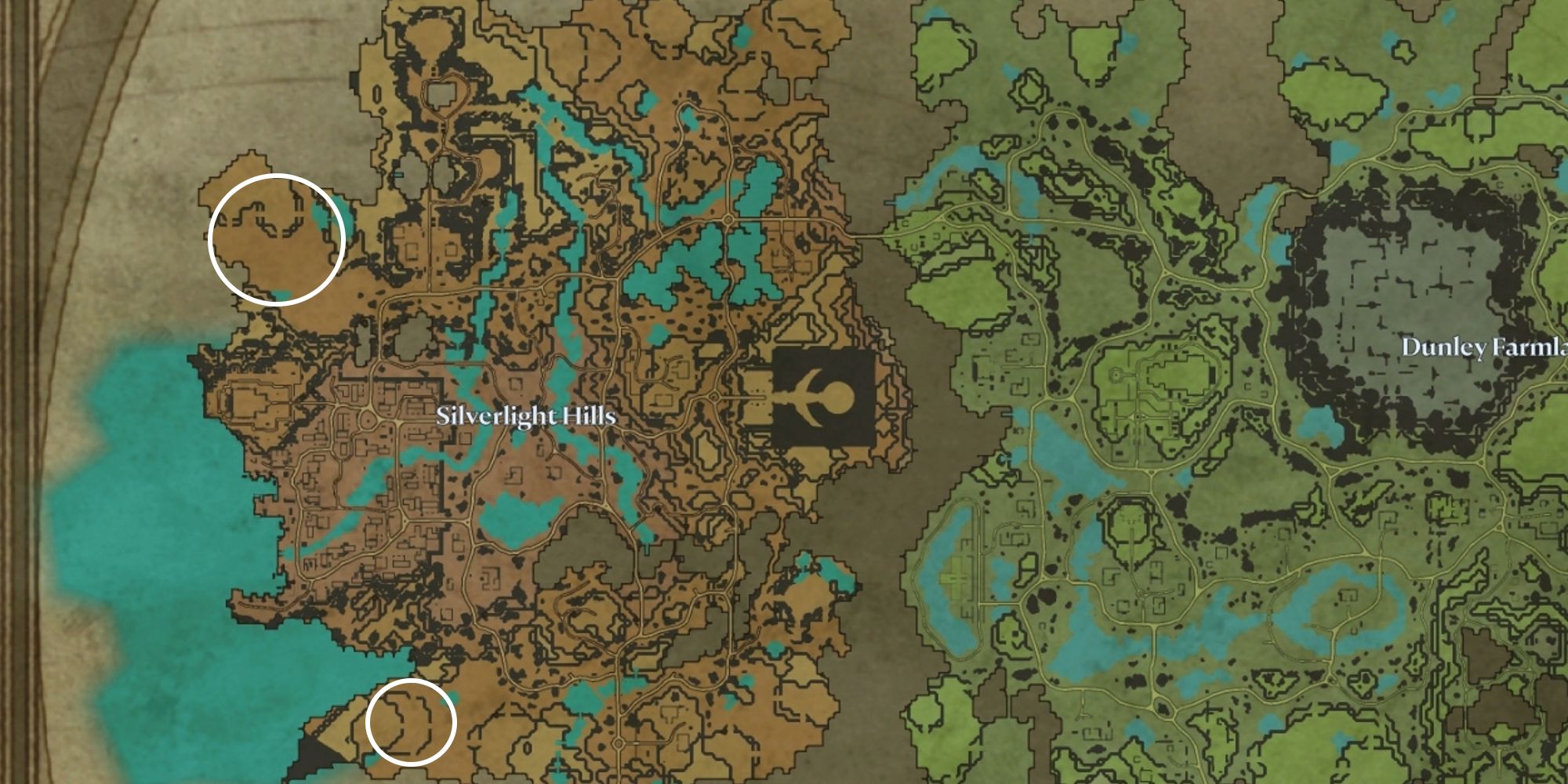Screen dimensions: 1568x784
Task: Click the upper white circle marker
Action: (x=278, y=239)
